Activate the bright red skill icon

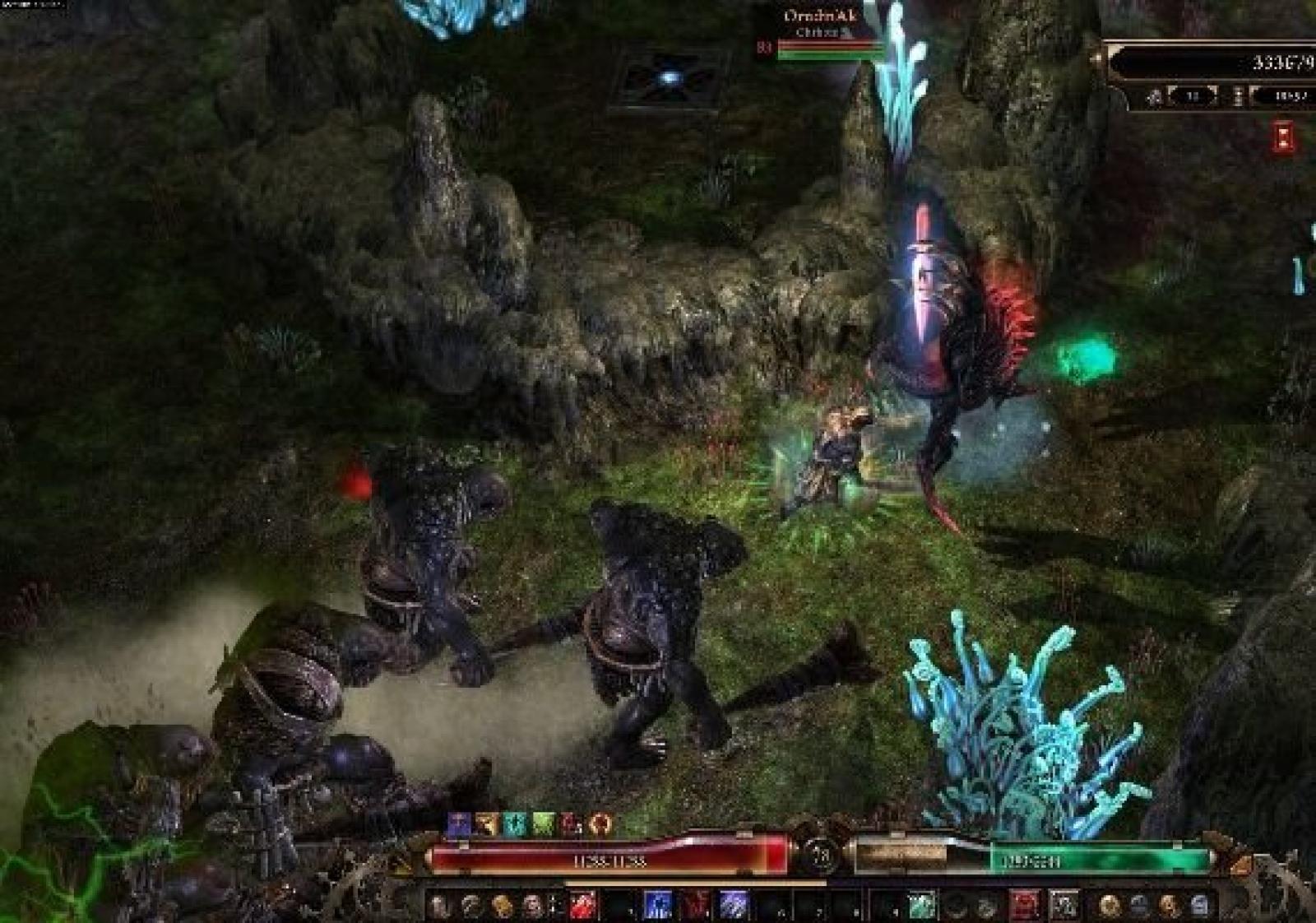pos(583,905)
